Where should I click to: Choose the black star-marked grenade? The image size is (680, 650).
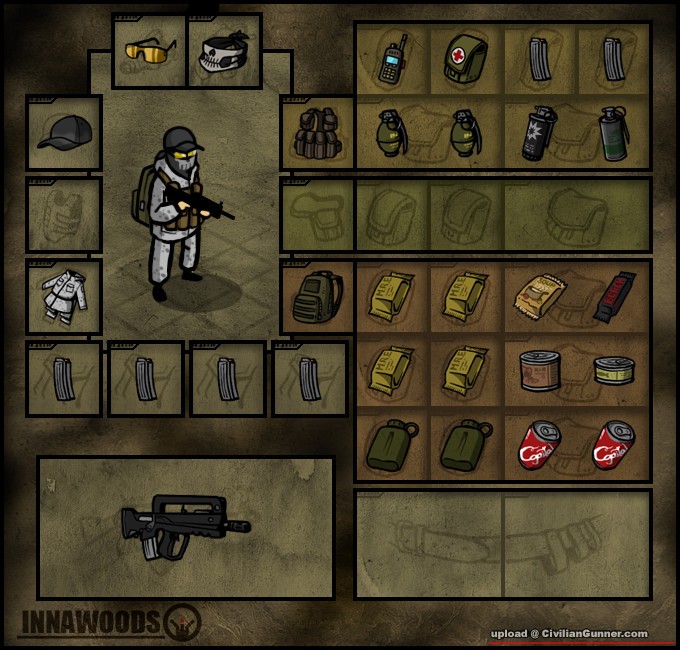[539, 133]
